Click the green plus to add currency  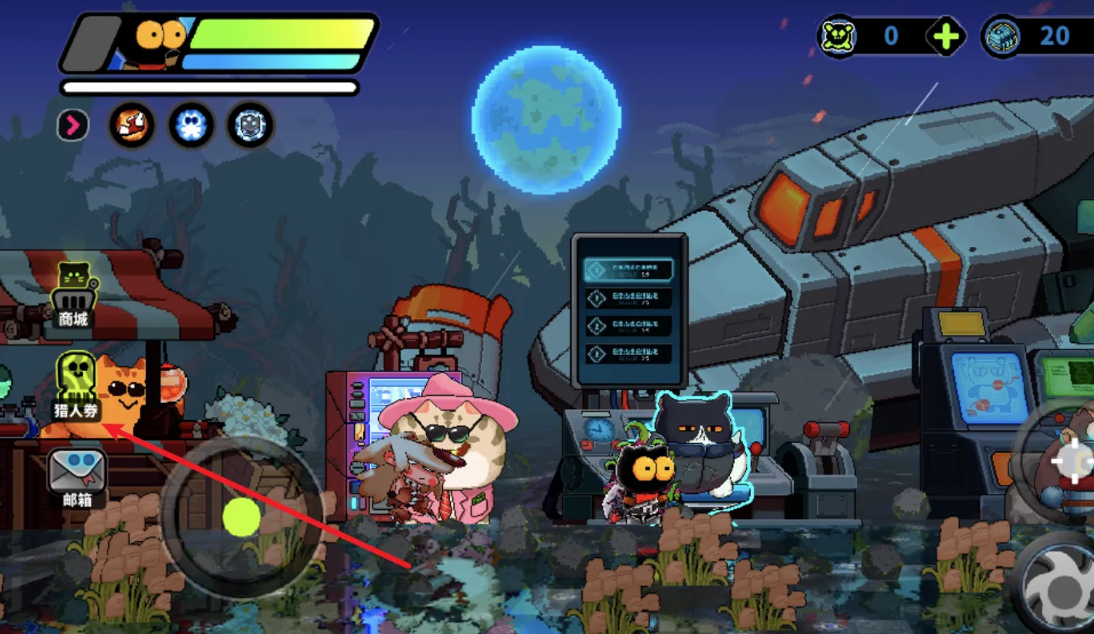click(945, 38)
